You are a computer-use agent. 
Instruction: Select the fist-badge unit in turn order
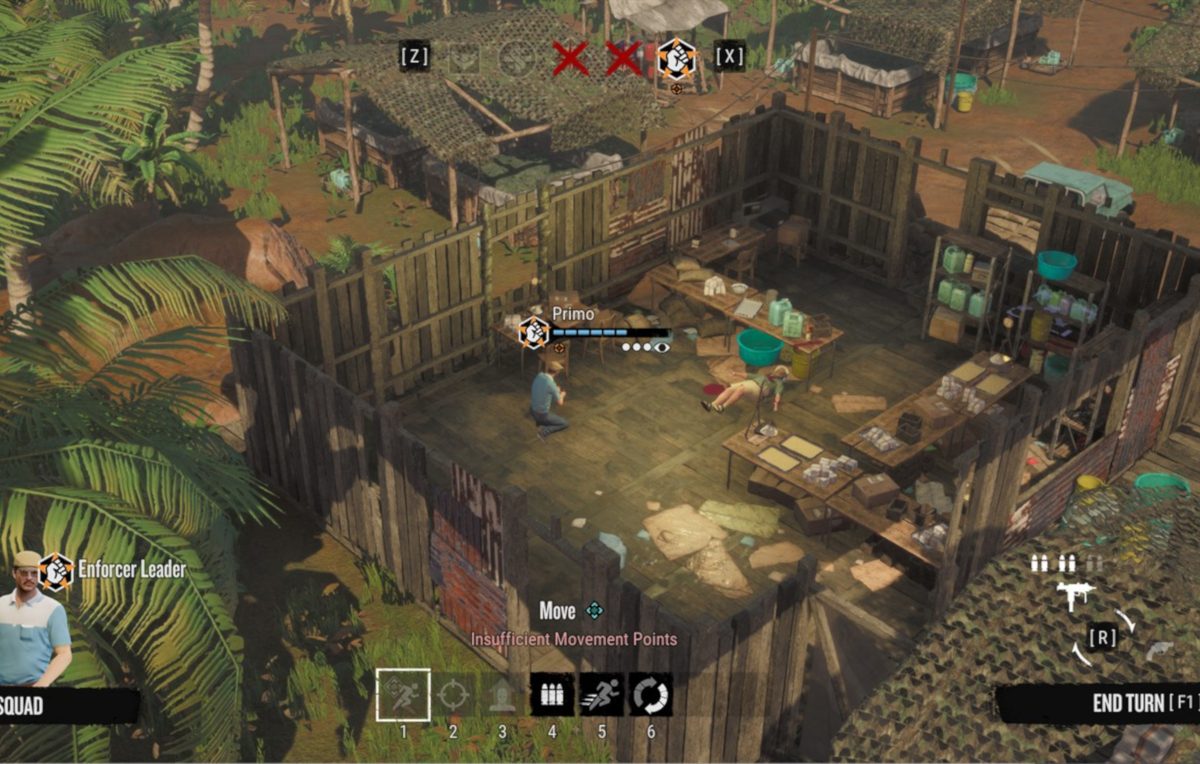[x=677, y=58]
